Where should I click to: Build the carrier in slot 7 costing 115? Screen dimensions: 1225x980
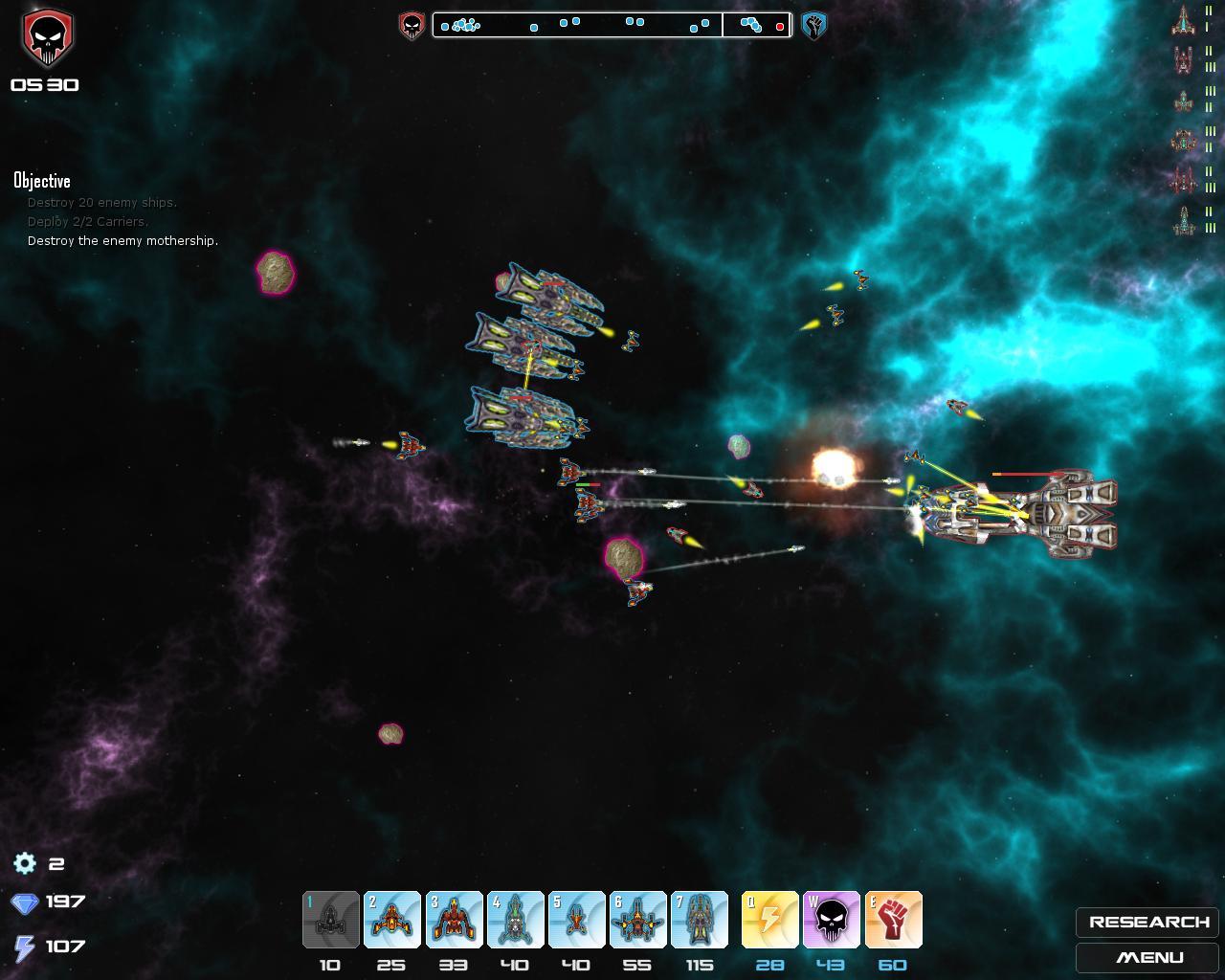[699, 920]
